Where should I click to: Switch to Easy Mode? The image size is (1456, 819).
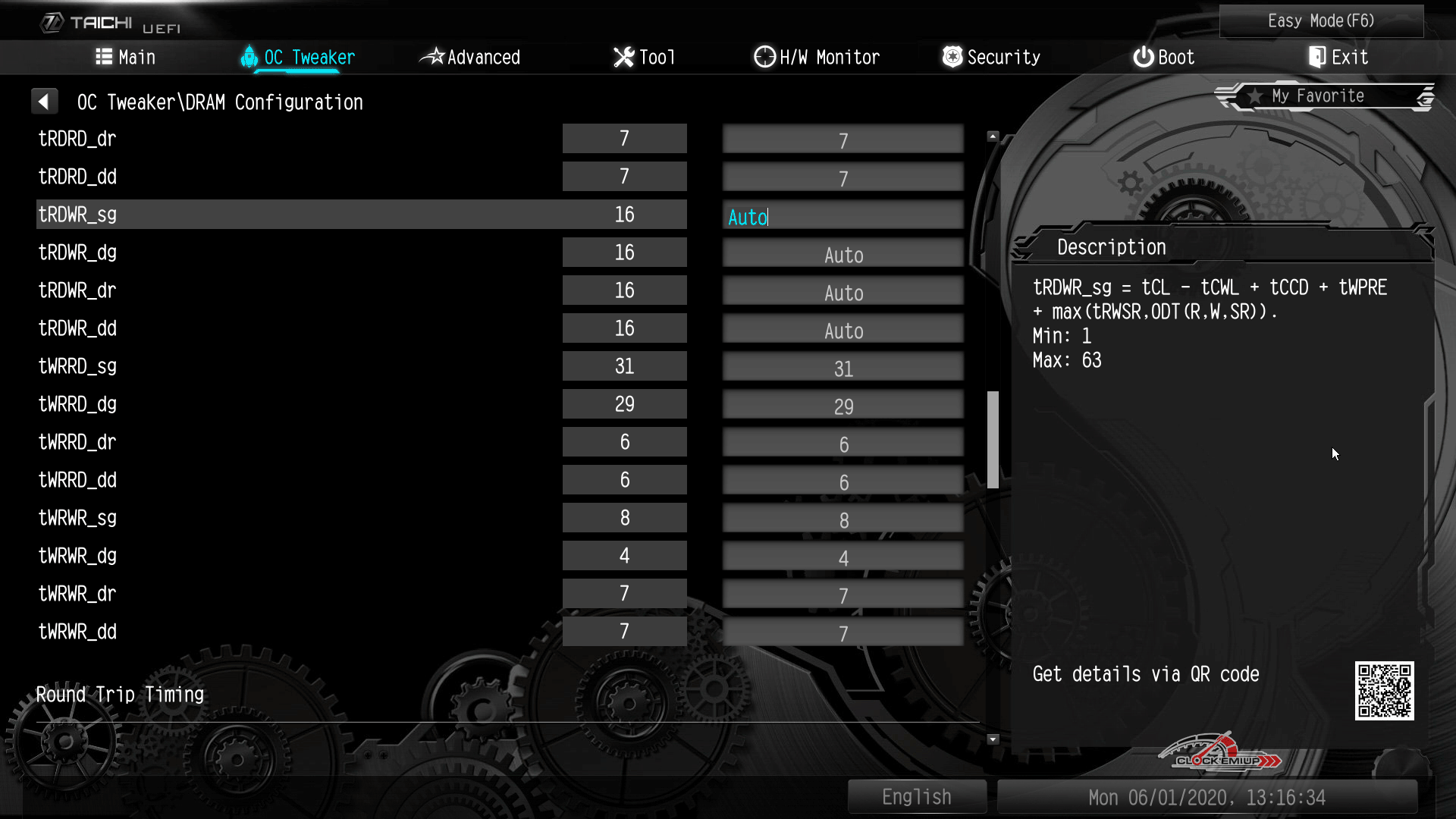coord(1321,21)
